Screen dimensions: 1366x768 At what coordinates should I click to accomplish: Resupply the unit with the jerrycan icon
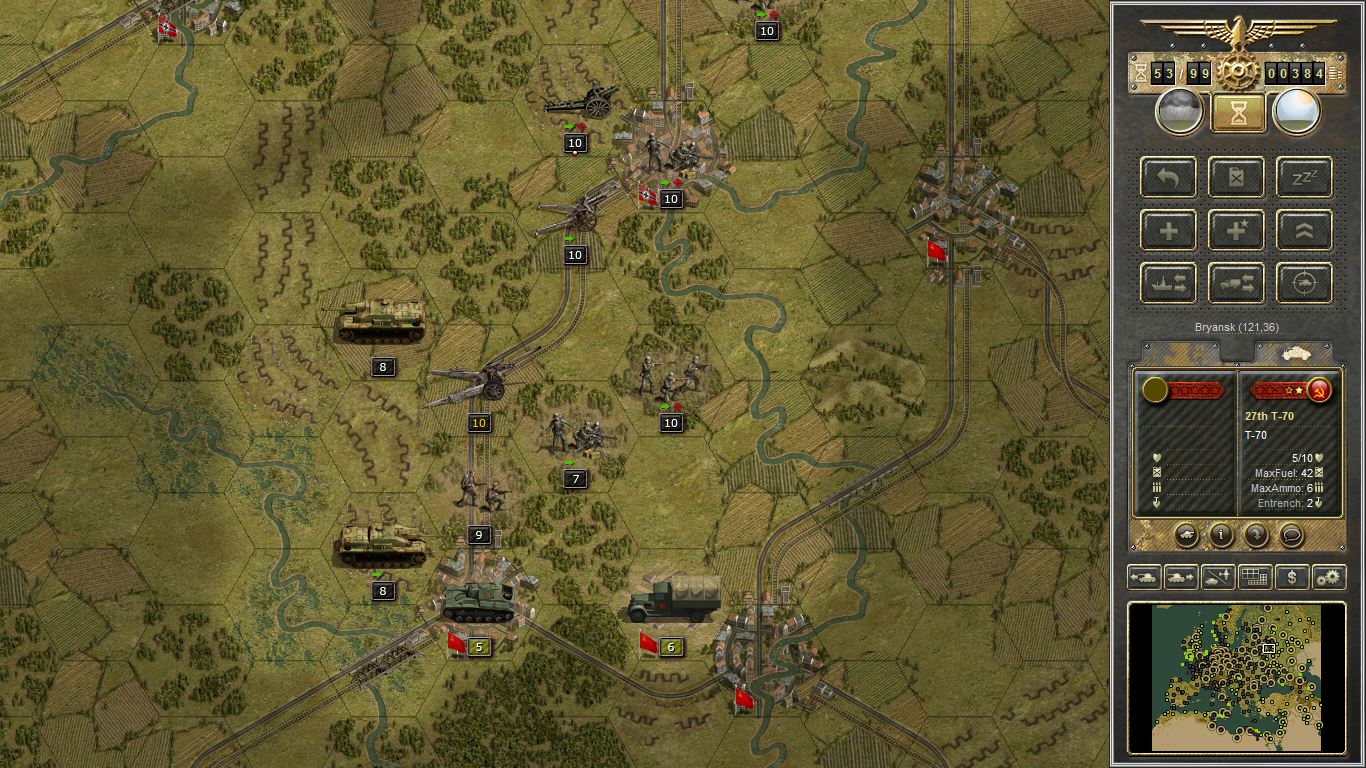click(x=1236, y=177)
